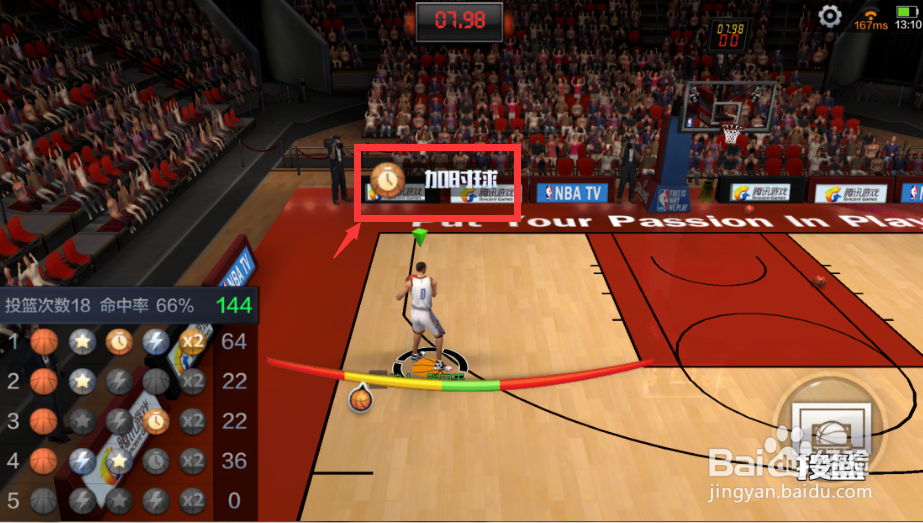Open settings with the gear icon

(829, 16)
